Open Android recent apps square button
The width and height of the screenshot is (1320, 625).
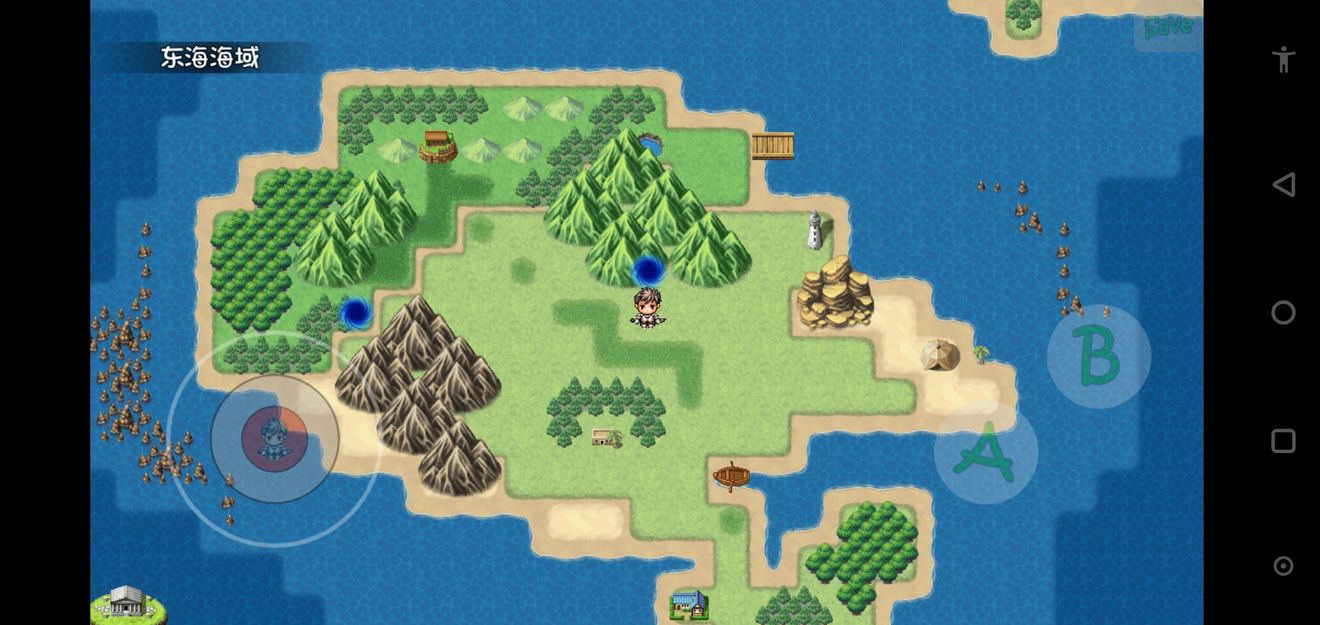click(1283, 441)
